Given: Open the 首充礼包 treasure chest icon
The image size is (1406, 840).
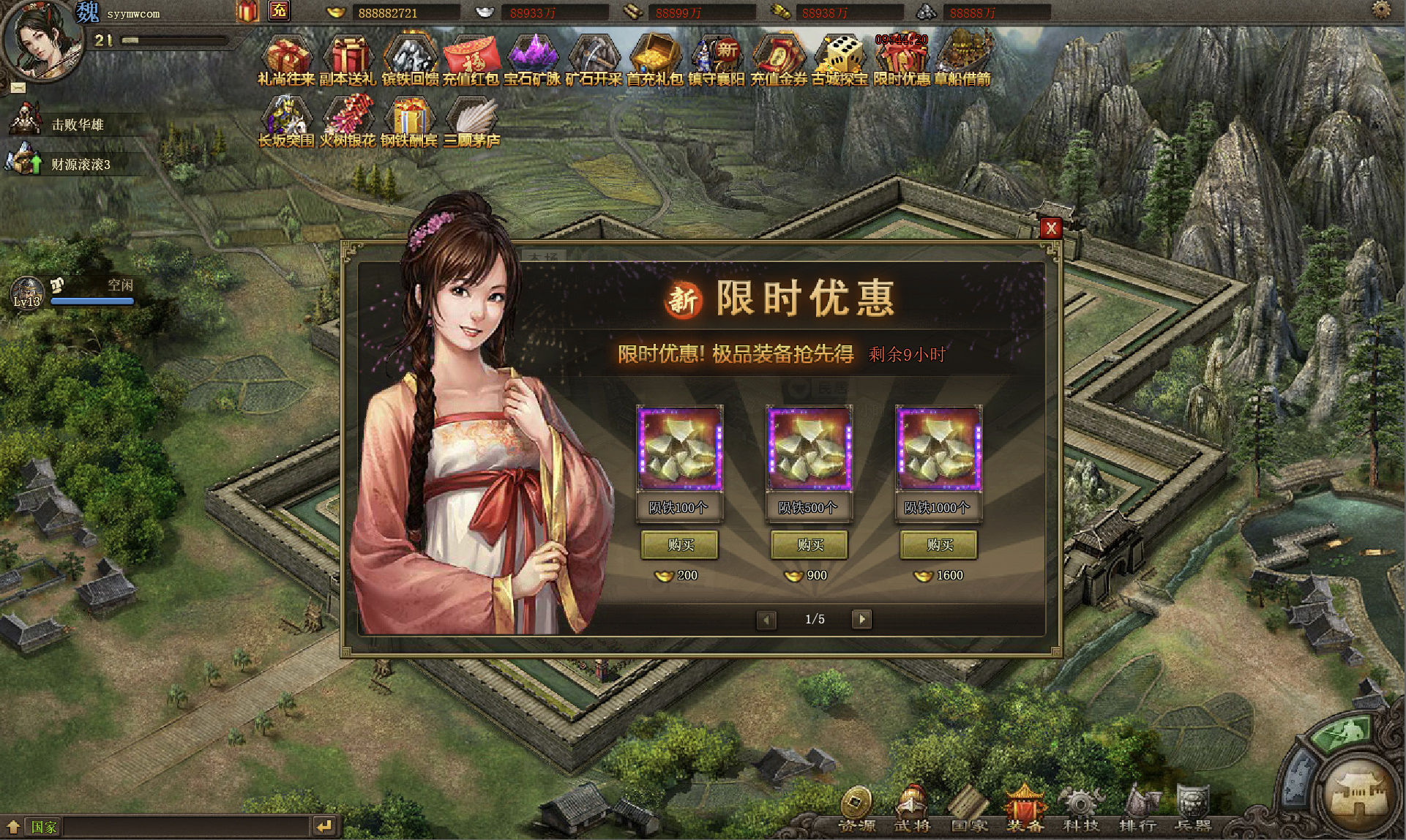Looking at the screenshot, I should [655, 59].
